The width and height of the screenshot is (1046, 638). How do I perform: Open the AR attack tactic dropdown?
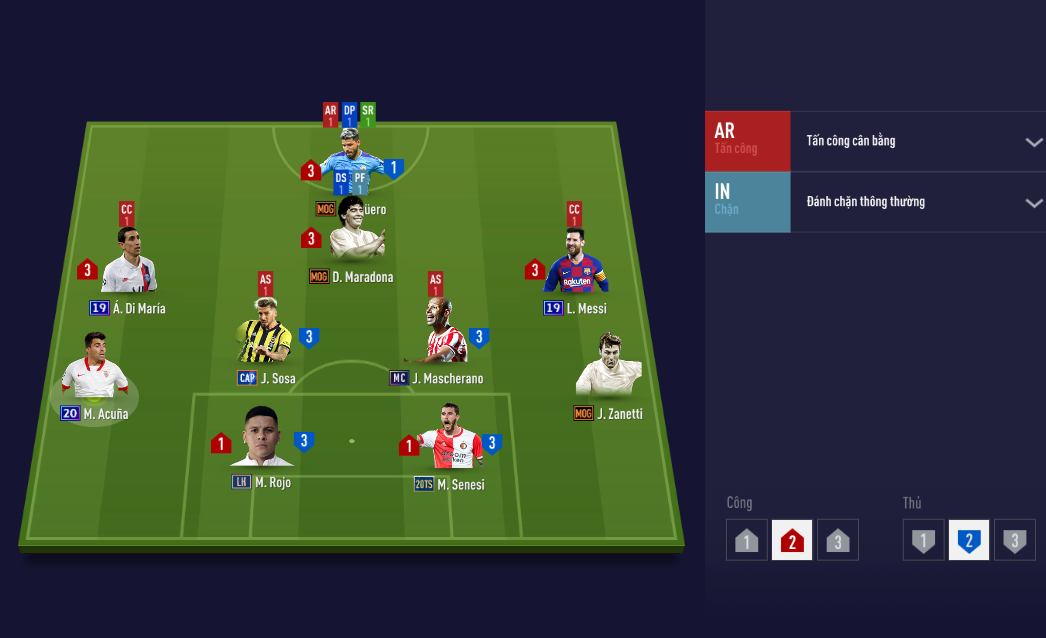click(1033, 142)
